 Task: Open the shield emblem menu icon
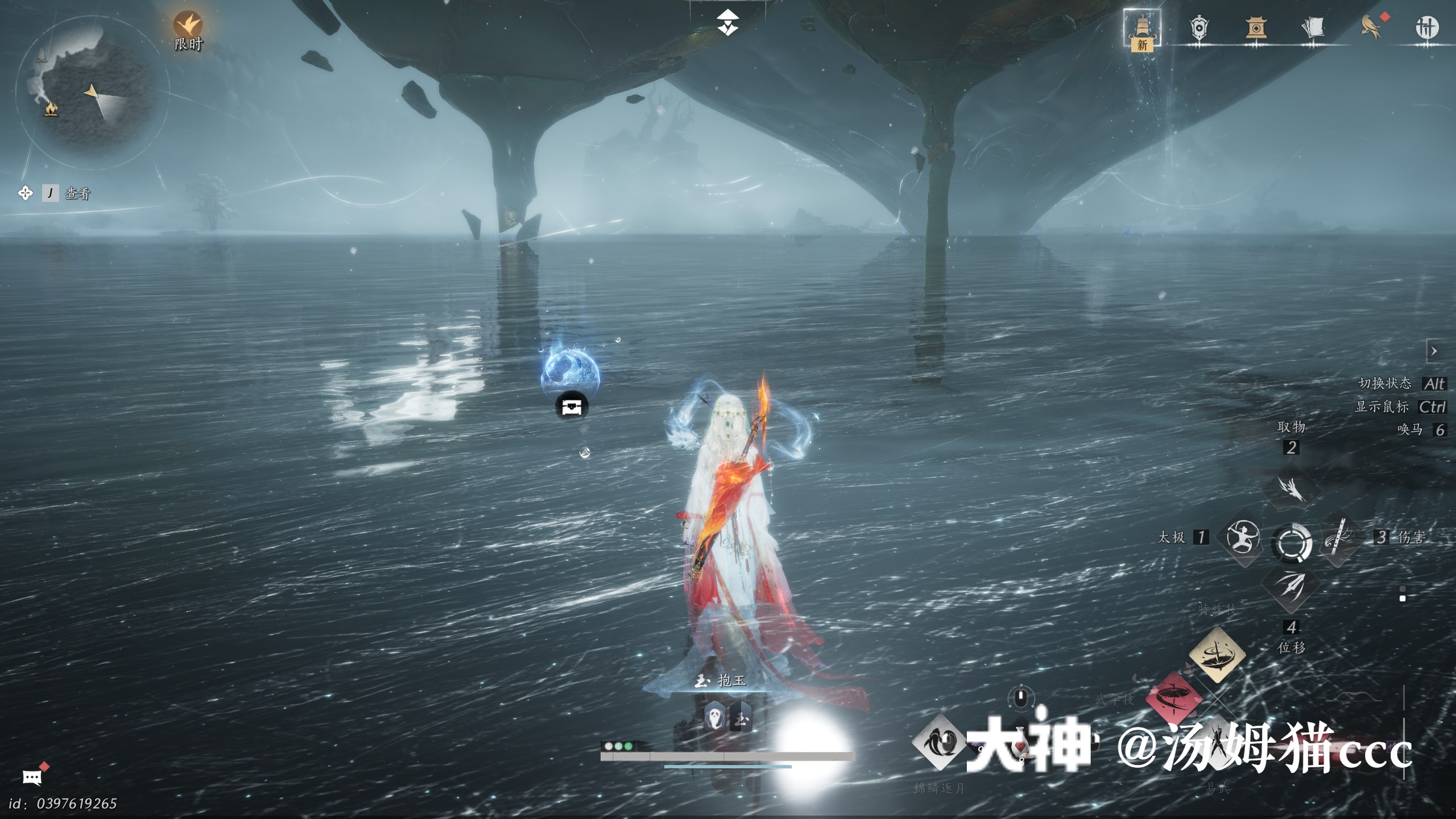pyautogui.click(x=1199, y=28)
